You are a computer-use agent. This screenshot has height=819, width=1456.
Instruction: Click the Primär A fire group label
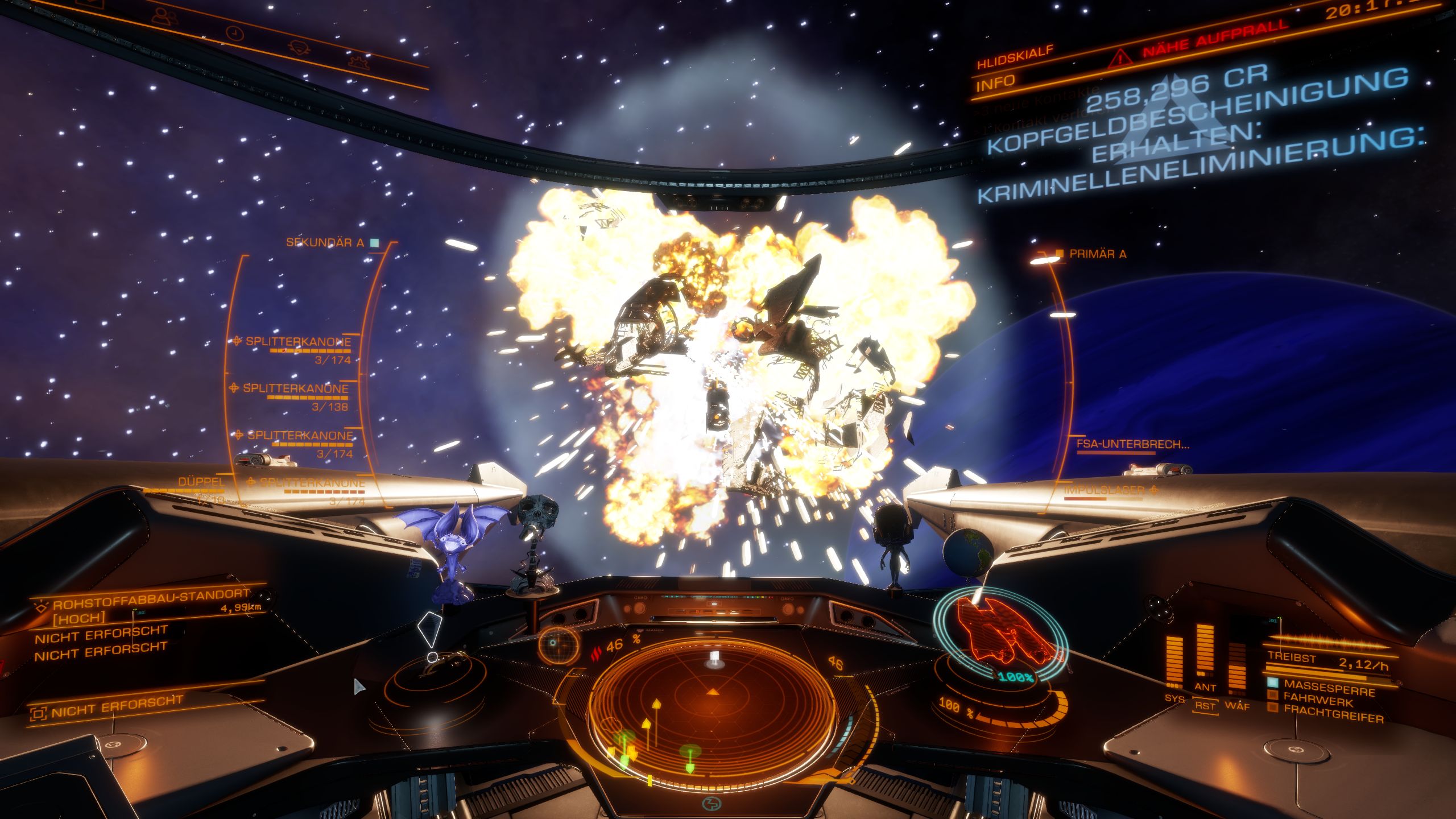[1097, 254]
